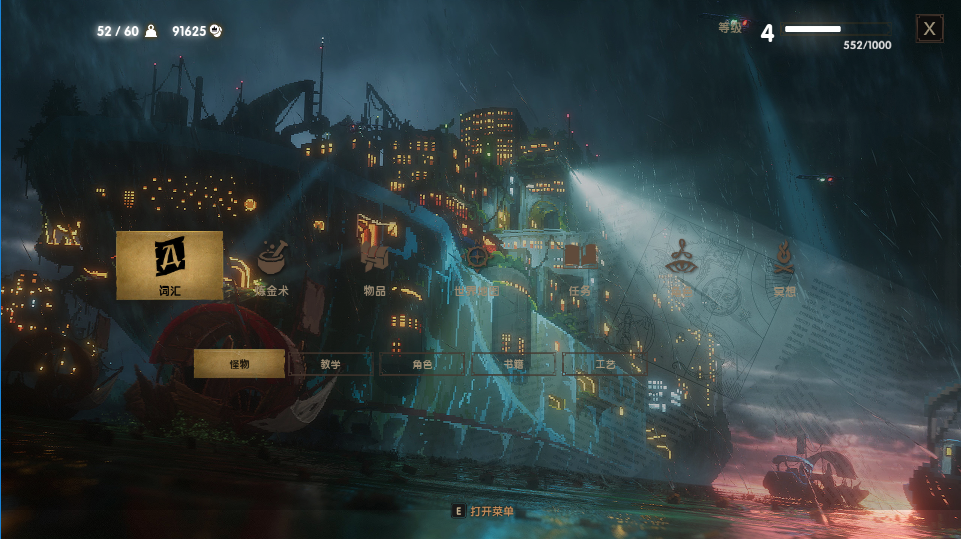961x539 pixels.
Task: Open the 物品 items category
Action: click(x=375, y=266)
